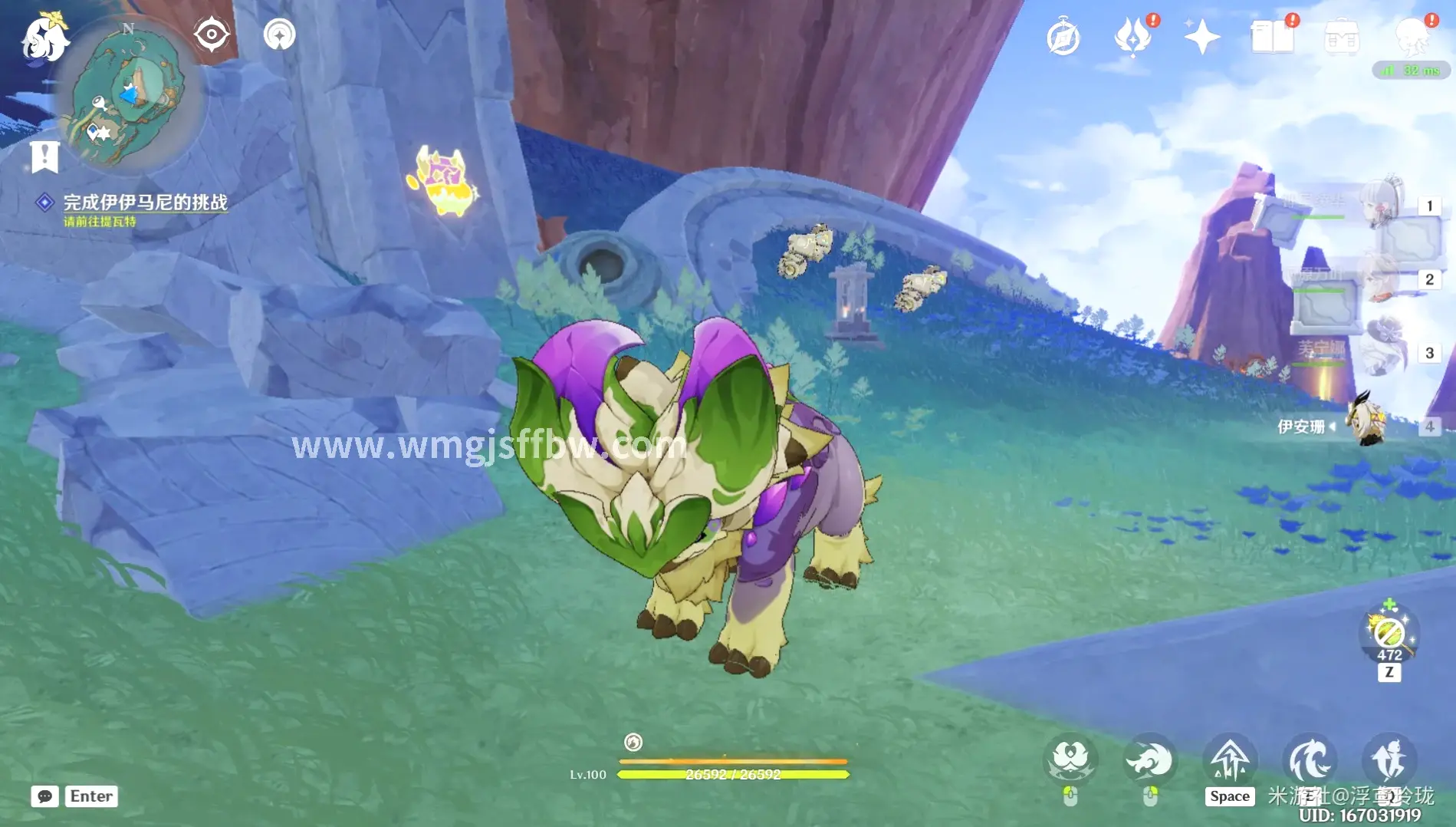The image size is (1456, 827).
Task: Open the quest log bookmark icon
Action: tap(44, 157)
